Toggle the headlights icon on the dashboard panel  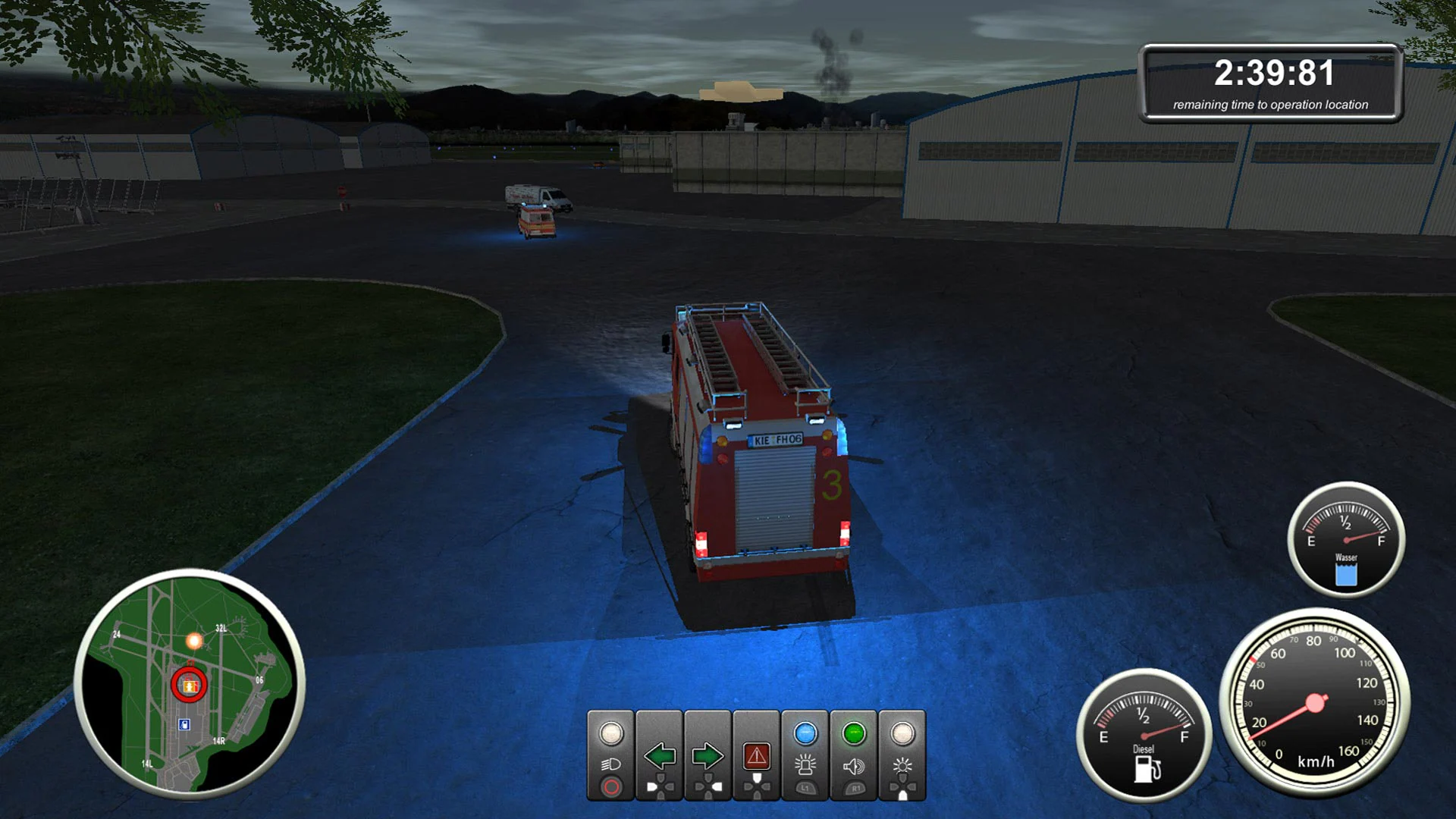point(611,764)
